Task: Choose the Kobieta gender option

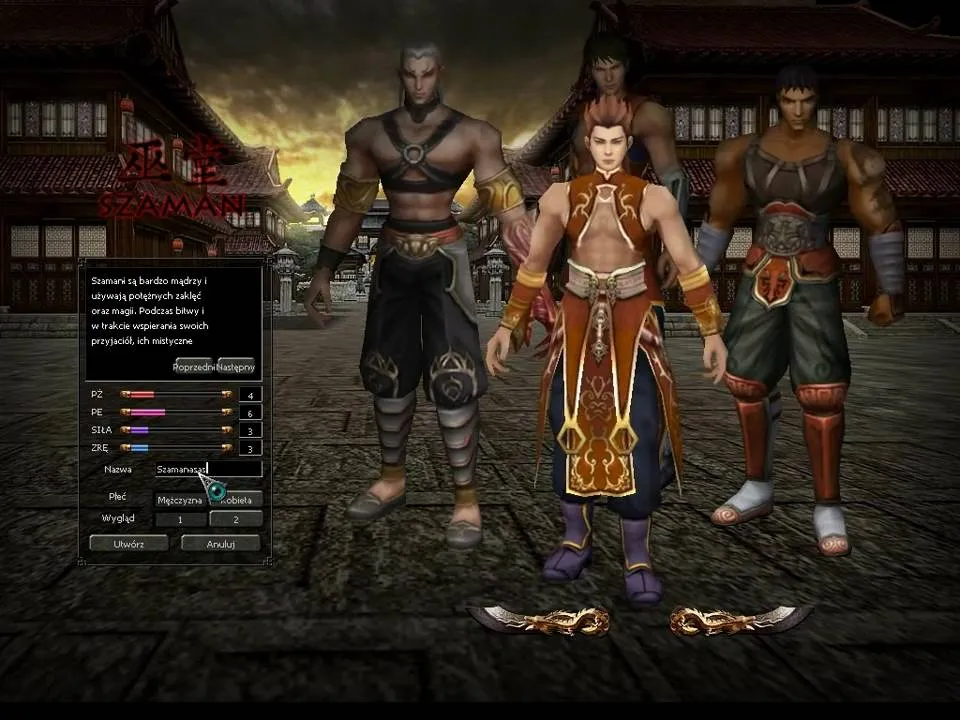Action: pyautogui.click(x=237, y=499)
